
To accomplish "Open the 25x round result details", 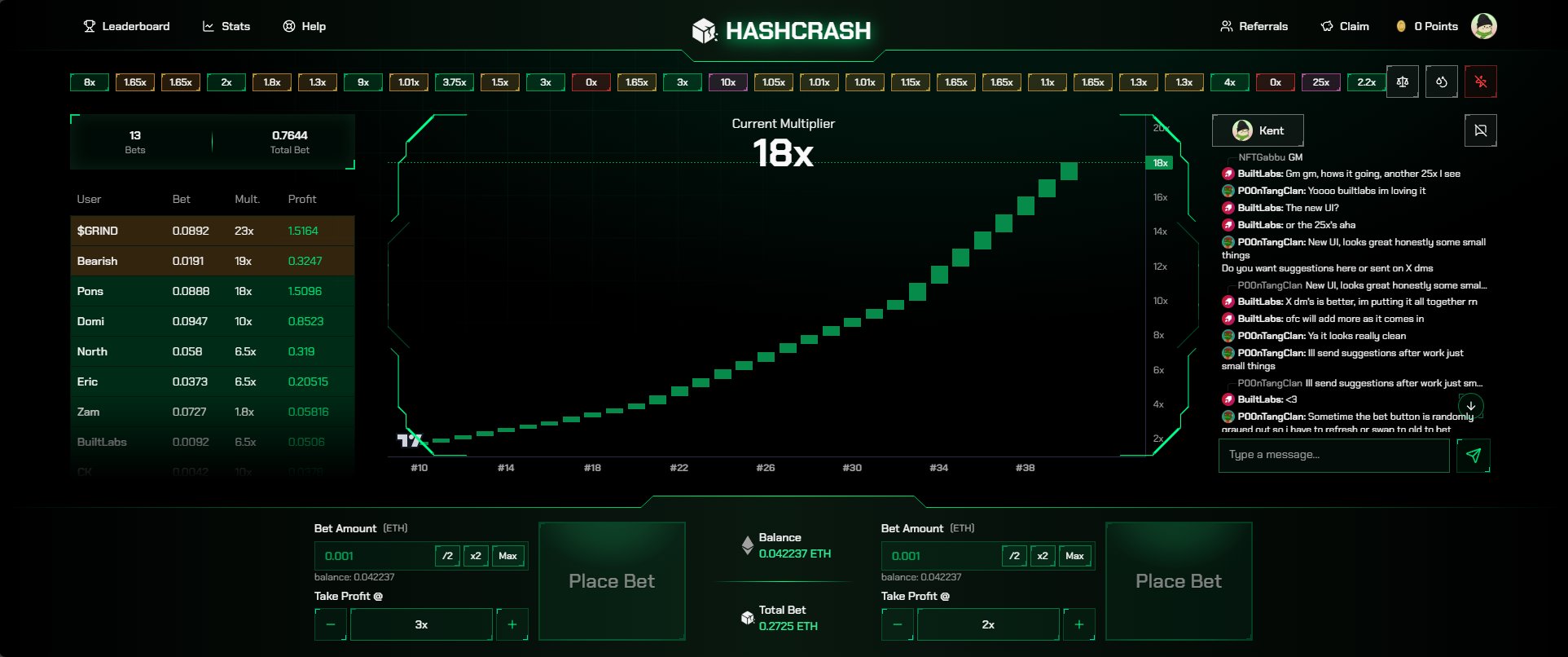I will point(1320,82).
